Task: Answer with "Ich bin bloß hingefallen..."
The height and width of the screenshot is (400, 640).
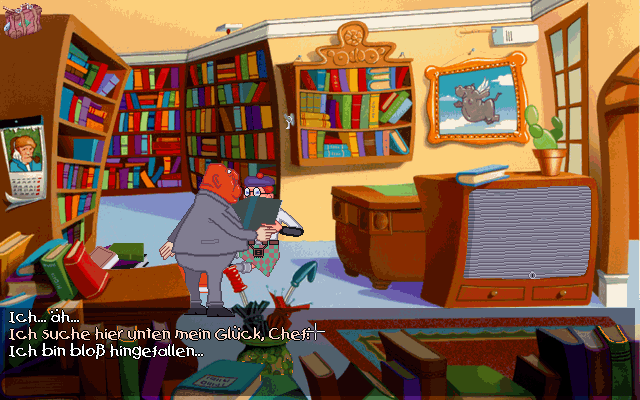Action: 105,352
